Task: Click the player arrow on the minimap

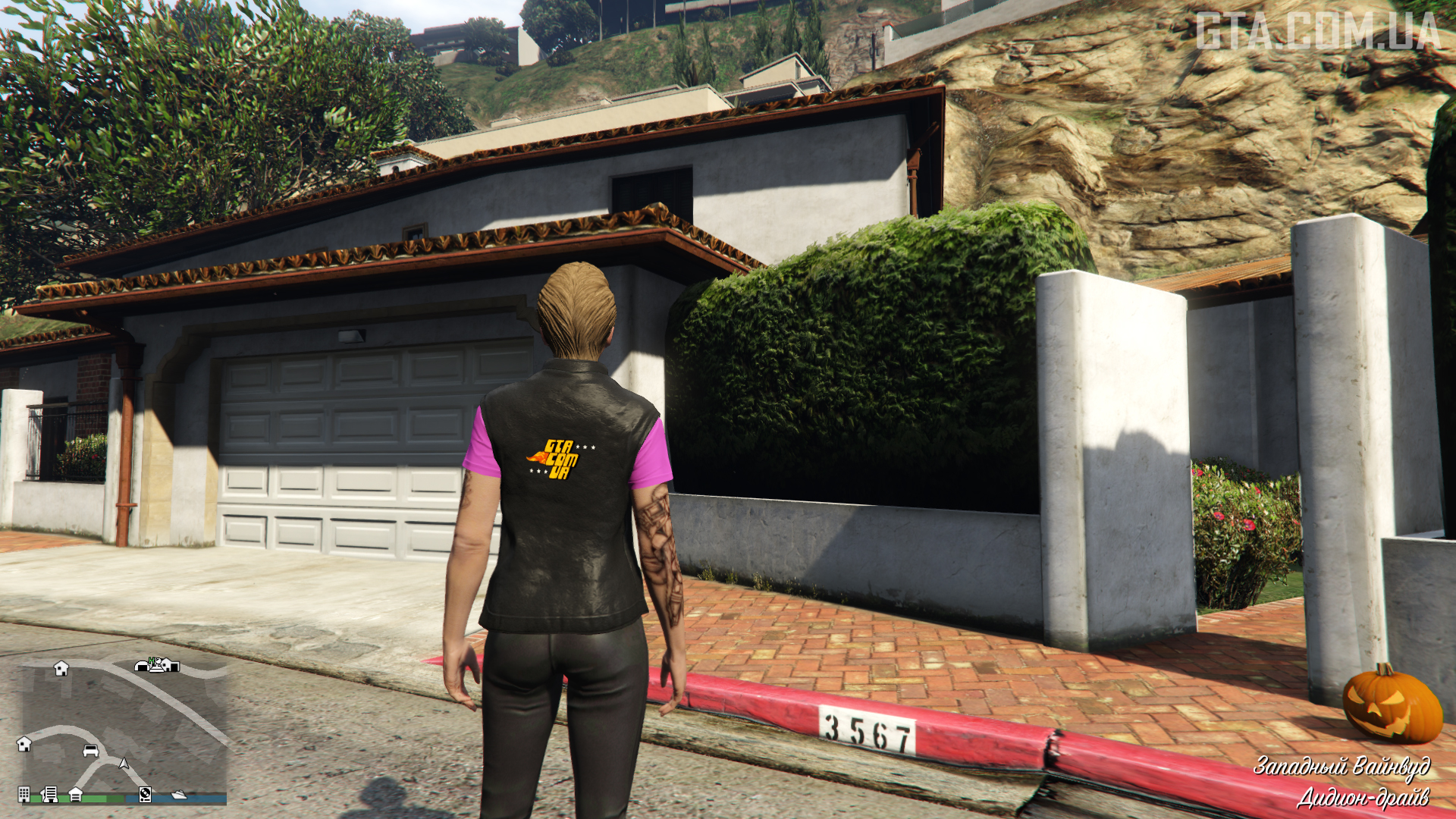Action: click(124, 763)
